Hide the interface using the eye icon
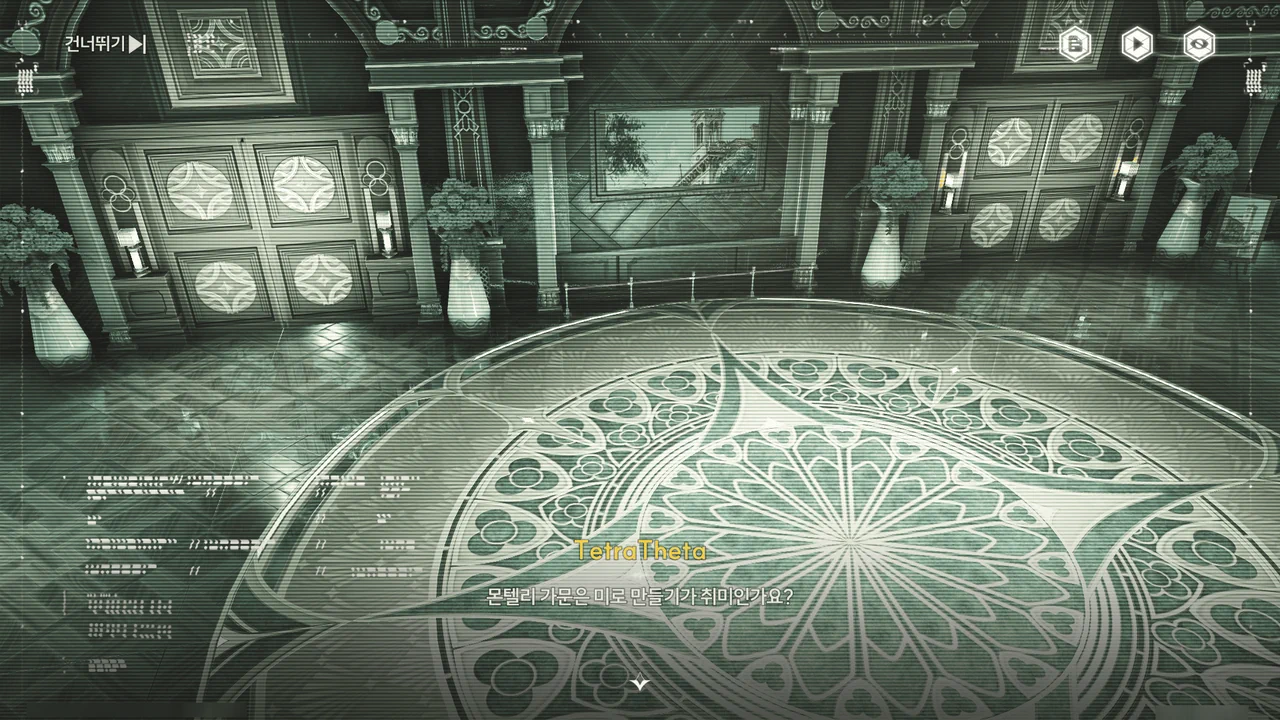The height and width of the screenshot is (720, 1280). 1198,44
